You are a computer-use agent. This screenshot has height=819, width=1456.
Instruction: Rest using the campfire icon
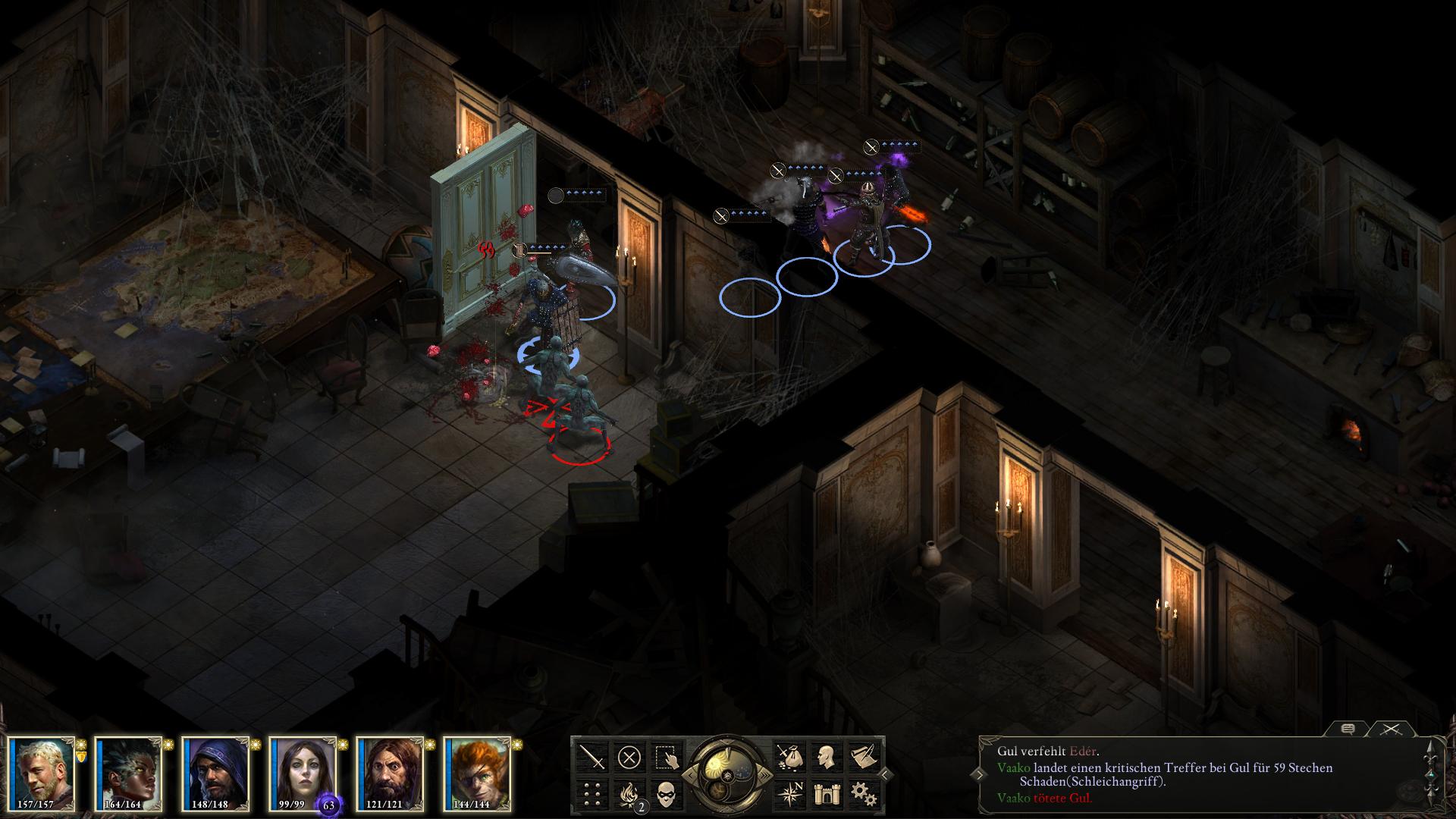629,793
